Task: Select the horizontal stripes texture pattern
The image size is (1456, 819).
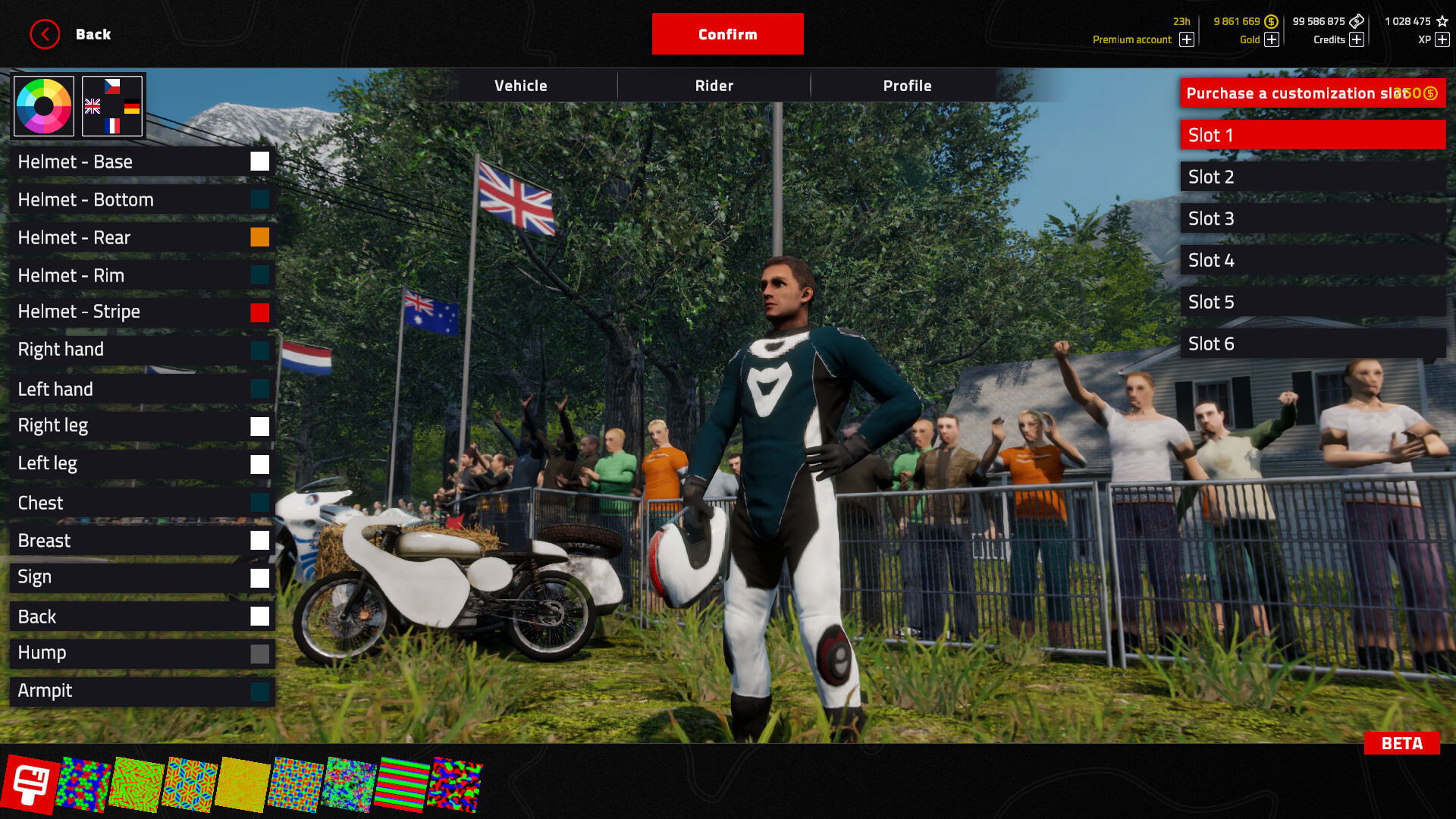Action: [402, 781]
